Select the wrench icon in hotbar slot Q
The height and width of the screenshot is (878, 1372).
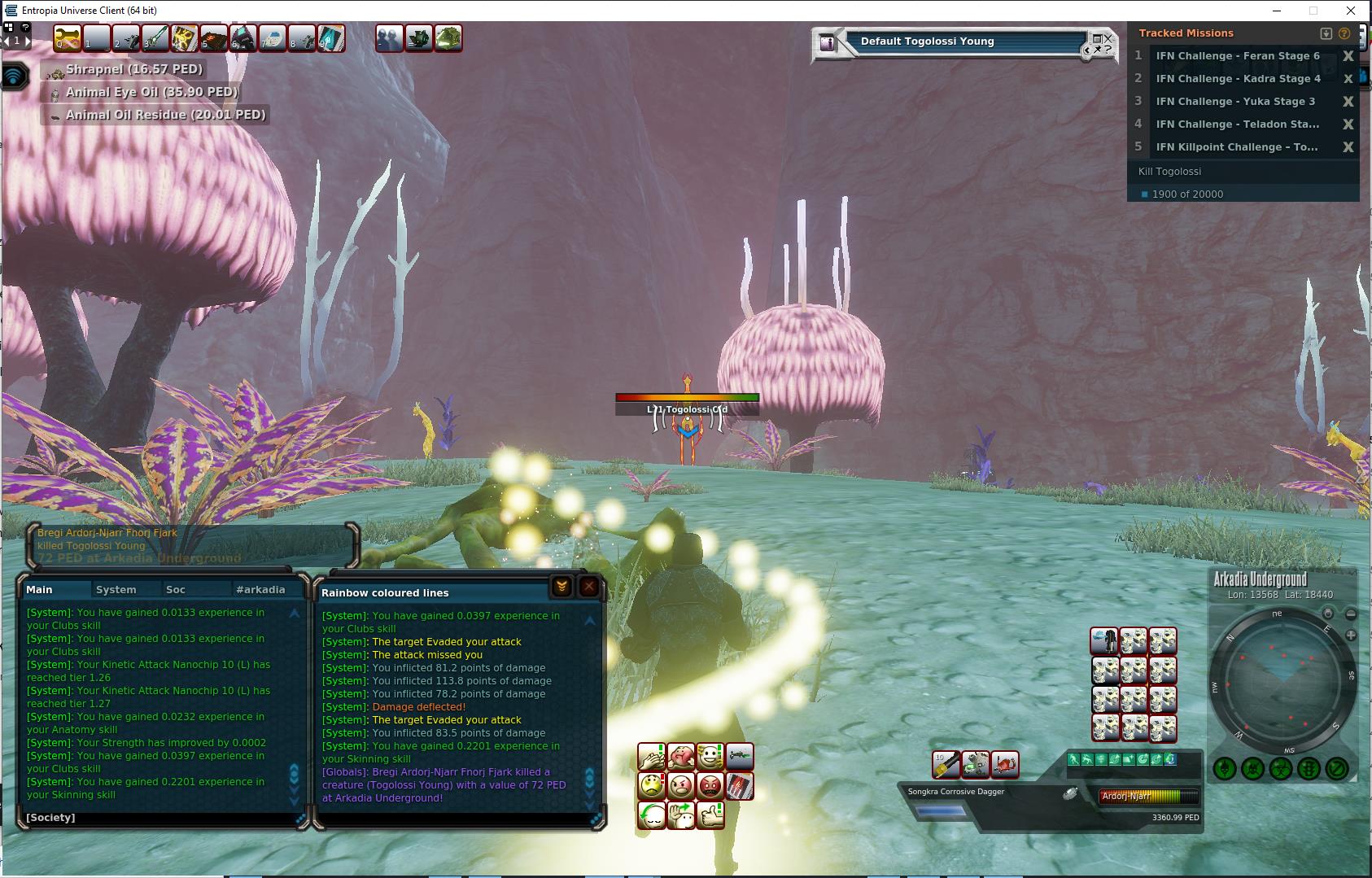pyautogui.click(x=67, y=38)
